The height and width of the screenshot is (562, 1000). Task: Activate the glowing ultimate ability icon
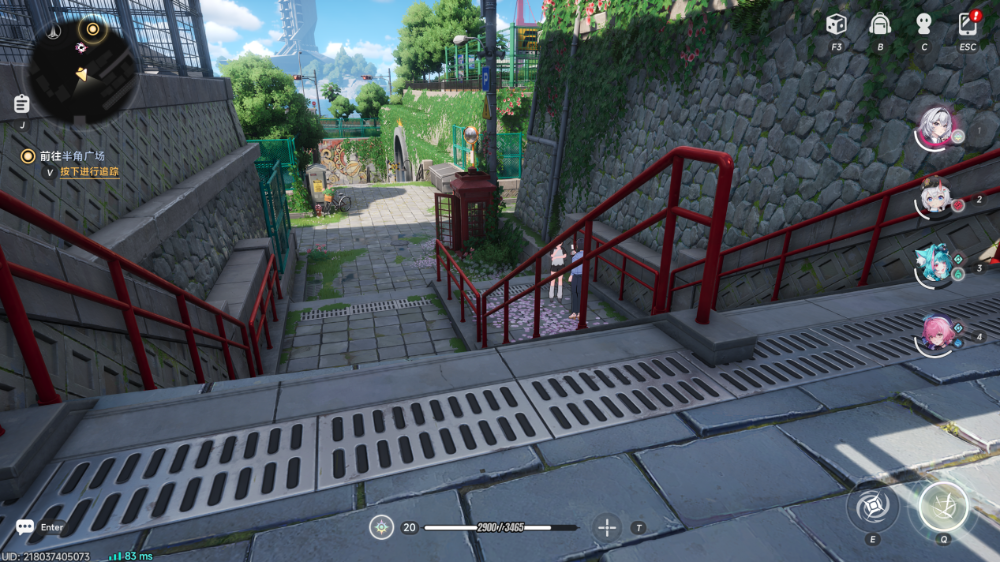(x=943, y=506)
